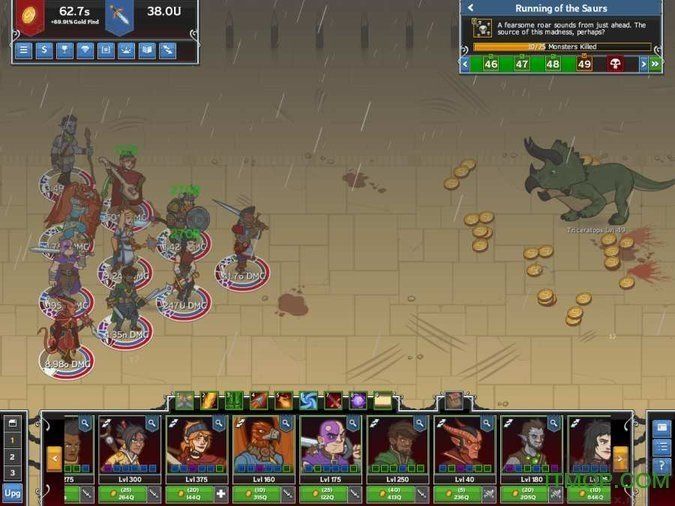
Task: Switch to formation slot 3
Action: click(x=12, y=472)
